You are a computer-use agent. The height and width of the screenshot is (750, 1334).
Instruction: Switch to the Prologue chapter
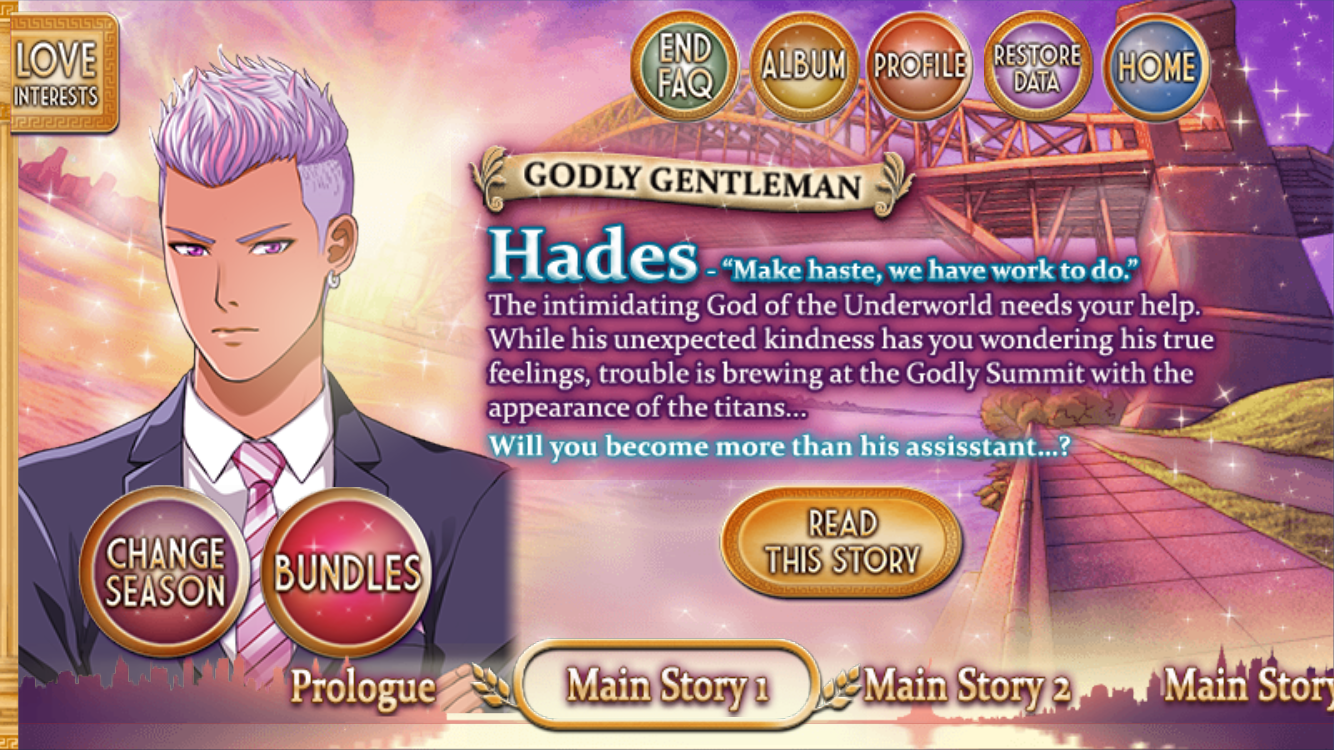363,687
